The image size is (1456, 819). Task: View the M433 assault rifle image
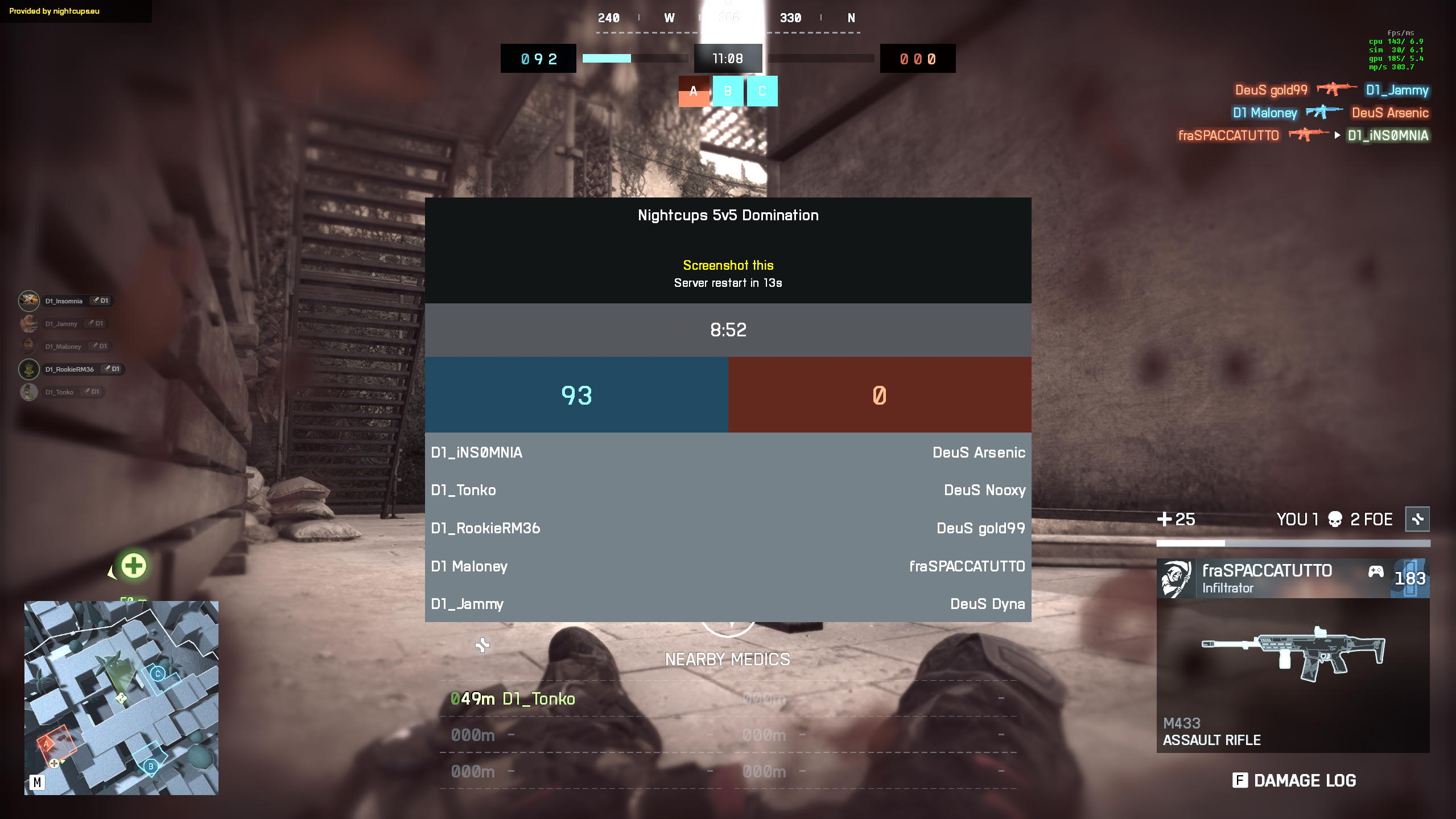pos(1293,654)
